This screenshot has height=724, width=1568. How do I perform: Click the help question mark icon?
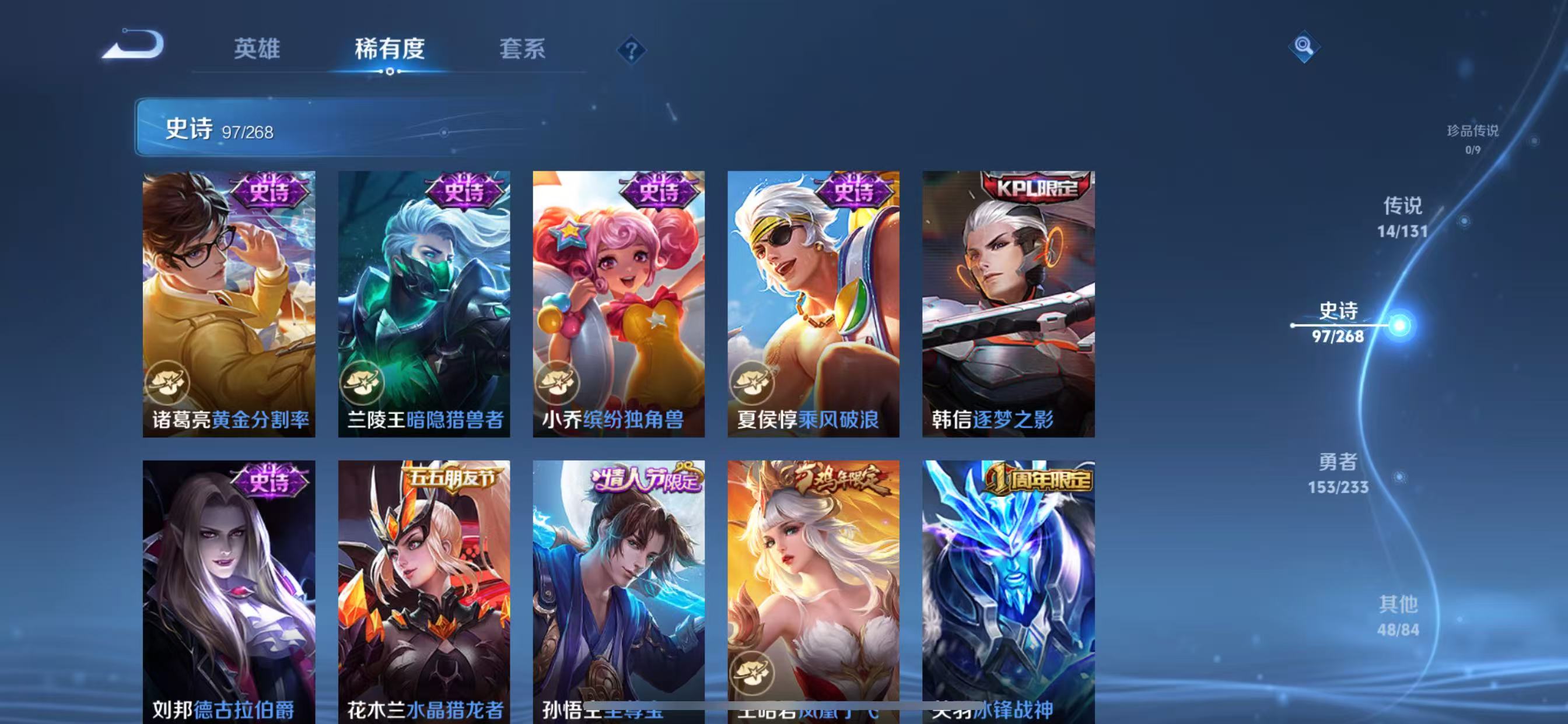[631, 51]
